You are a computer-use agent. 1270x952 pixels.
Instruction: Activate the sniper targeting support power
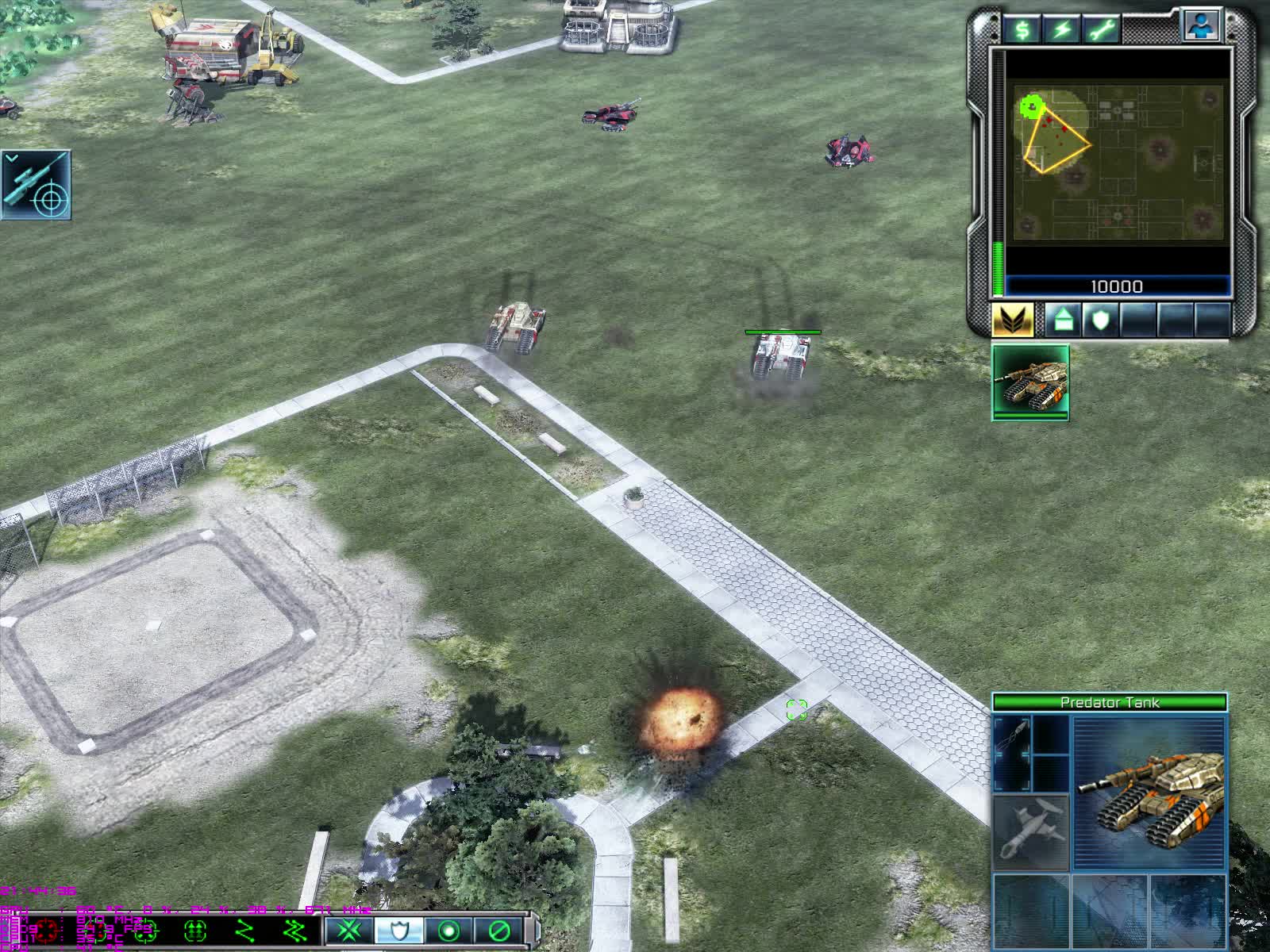pos(36,186)
